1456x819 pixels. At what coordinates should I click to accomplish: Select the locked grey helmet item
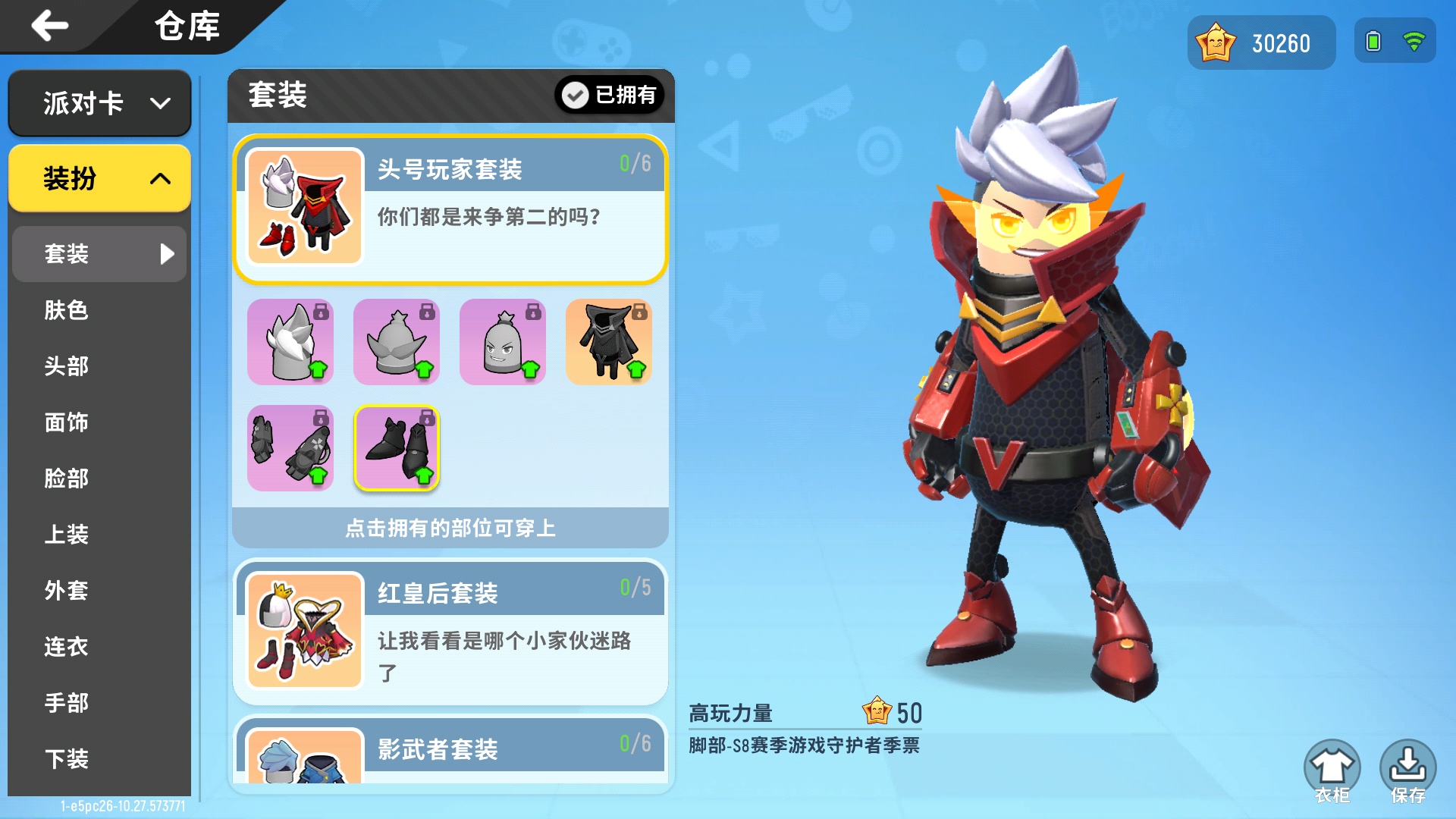pyautogui.click(x=396, y=341)
